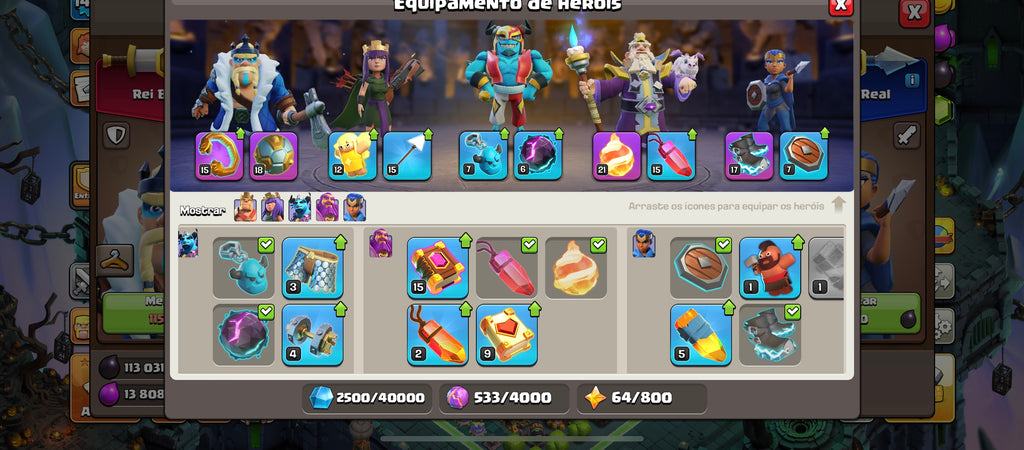Image resolution: width=1024 pixels, height=450 pixels.
Task: Select the equipped Fireball equipment slot
Action: (x=617, y=156)
